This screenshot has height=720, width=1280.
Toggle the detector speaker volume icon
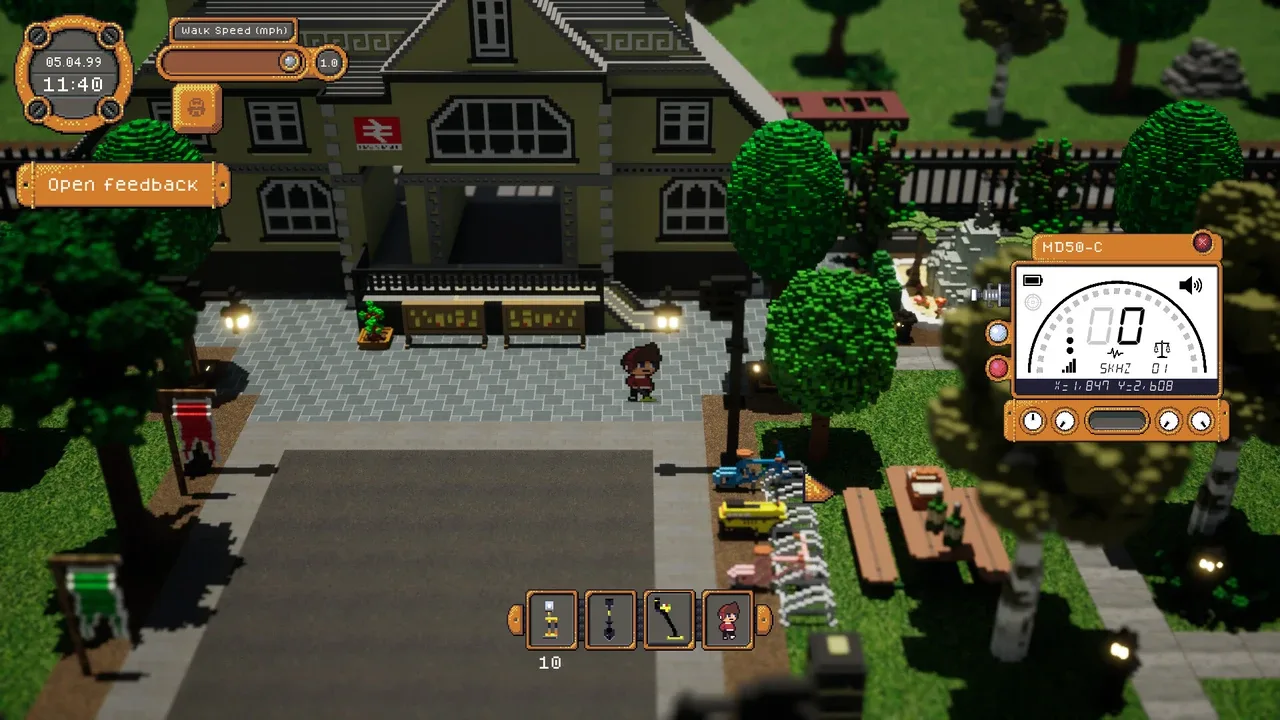1190,286
